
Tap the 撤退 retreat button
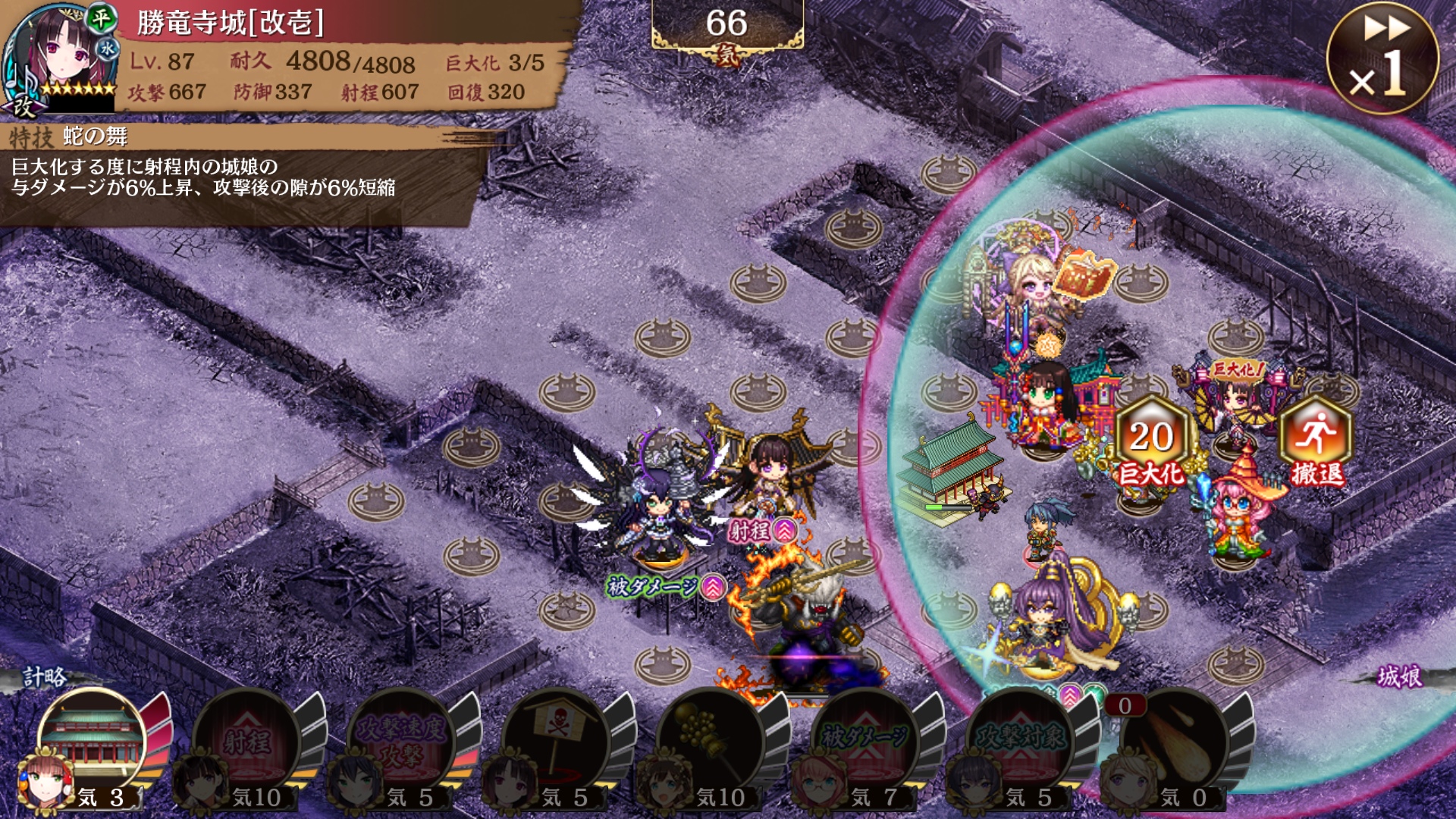tap(1316, 442)
